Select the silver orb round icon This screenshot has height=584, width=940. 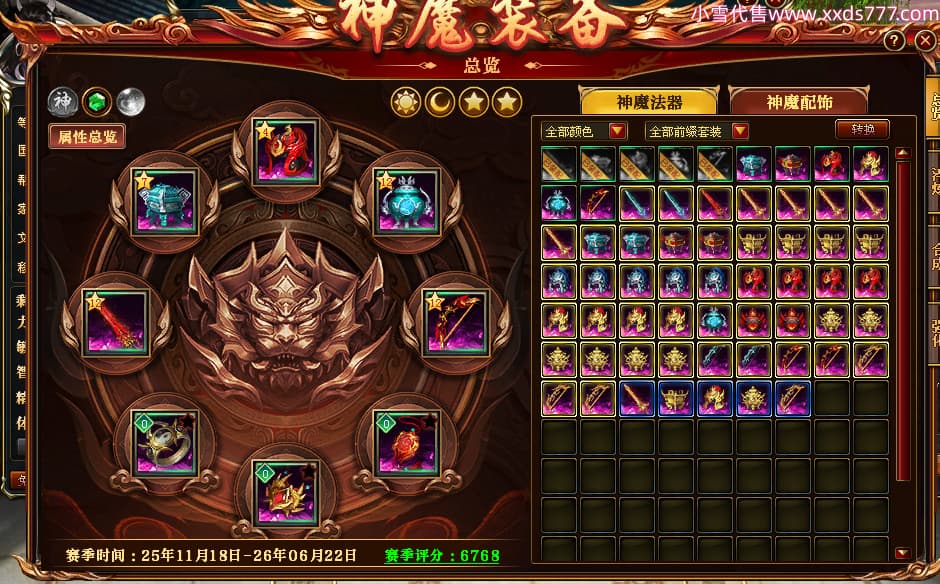tap(130, 101)
